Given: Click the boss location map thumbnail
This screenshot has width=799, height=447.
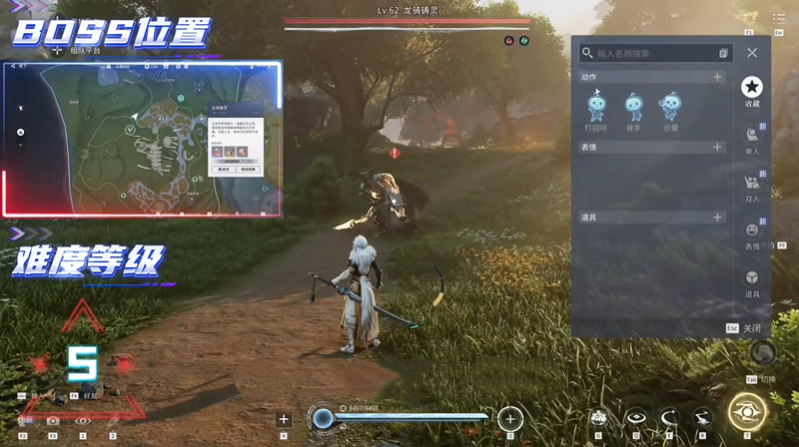Looking at the screenshot, I should pyautogui.click(x=141, y=139).
